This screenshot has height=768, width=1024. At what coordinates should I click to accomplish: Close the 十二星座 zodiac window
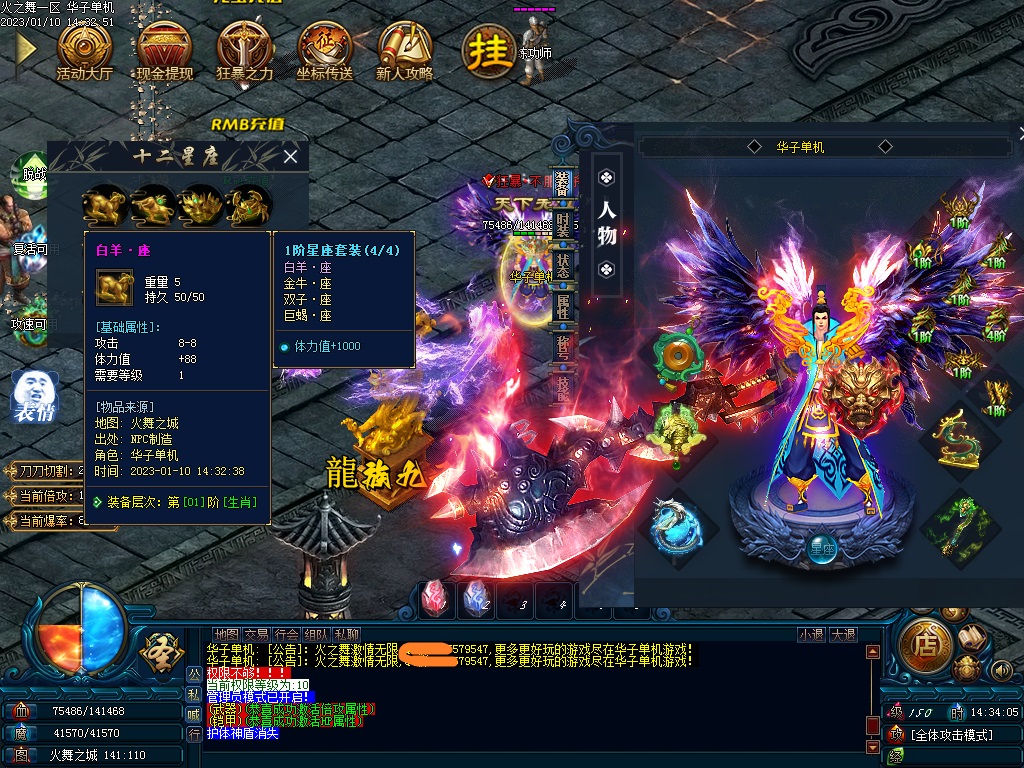pos(290,156)
